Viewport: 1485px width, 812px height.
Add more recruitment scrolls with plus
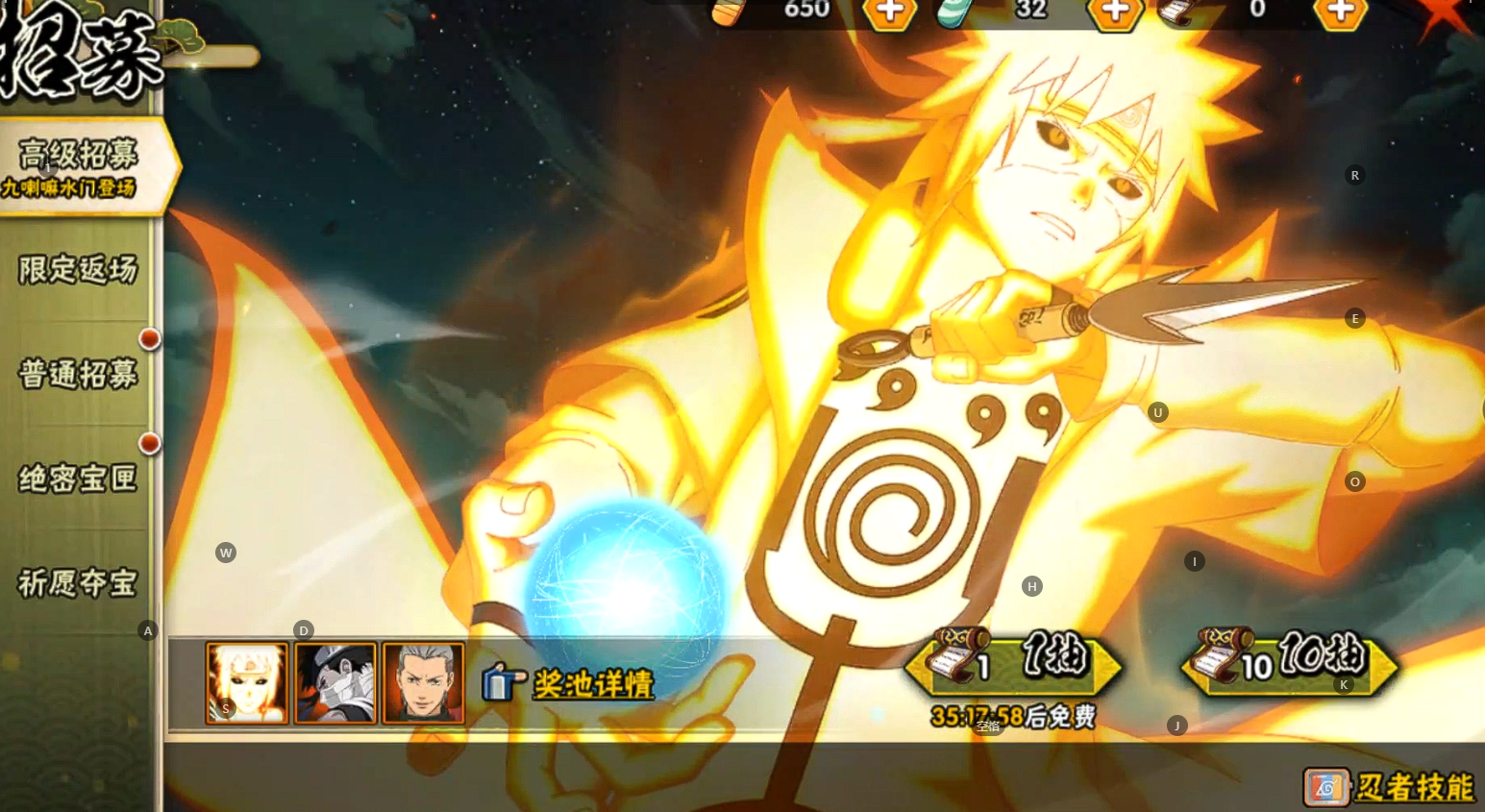point(1340,12)
